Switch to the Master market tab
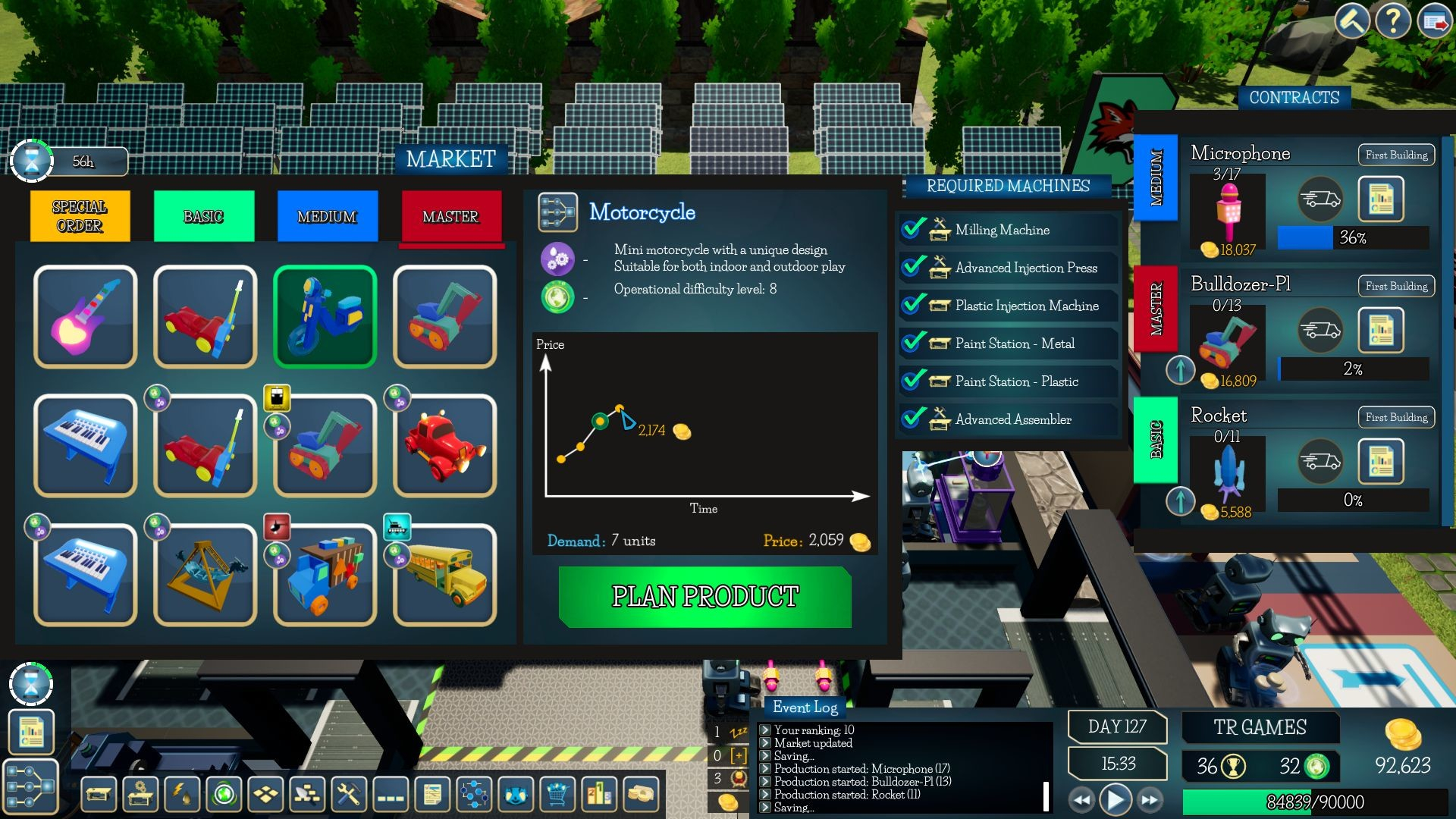Screen dimensions: 1456x819 pyautogui.click(x=450, y=217)
